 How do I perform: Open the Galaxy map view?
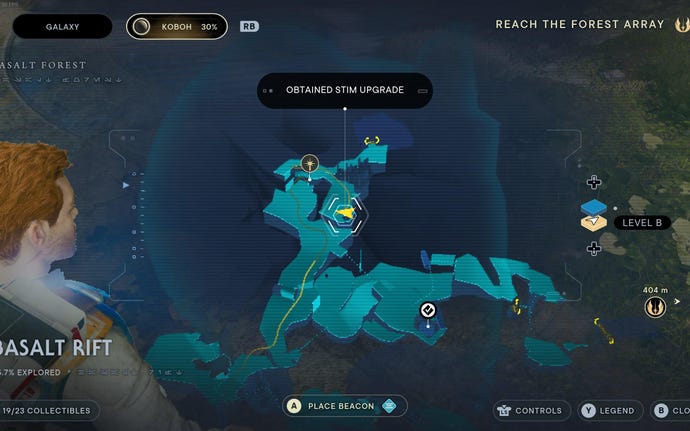(62, 26)
